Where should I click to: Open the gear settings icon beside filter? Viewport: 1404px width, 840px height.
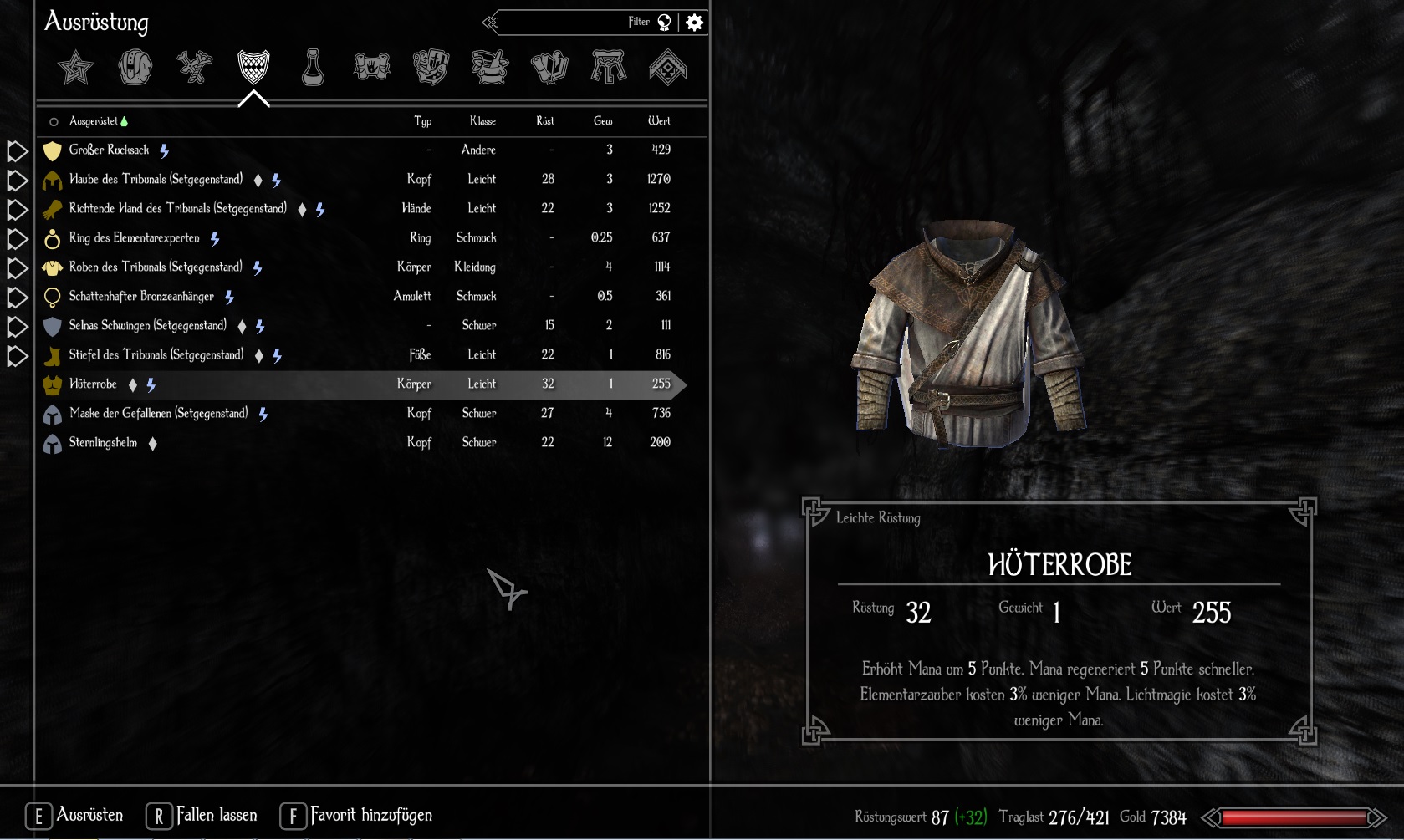[x=694, y=23]
